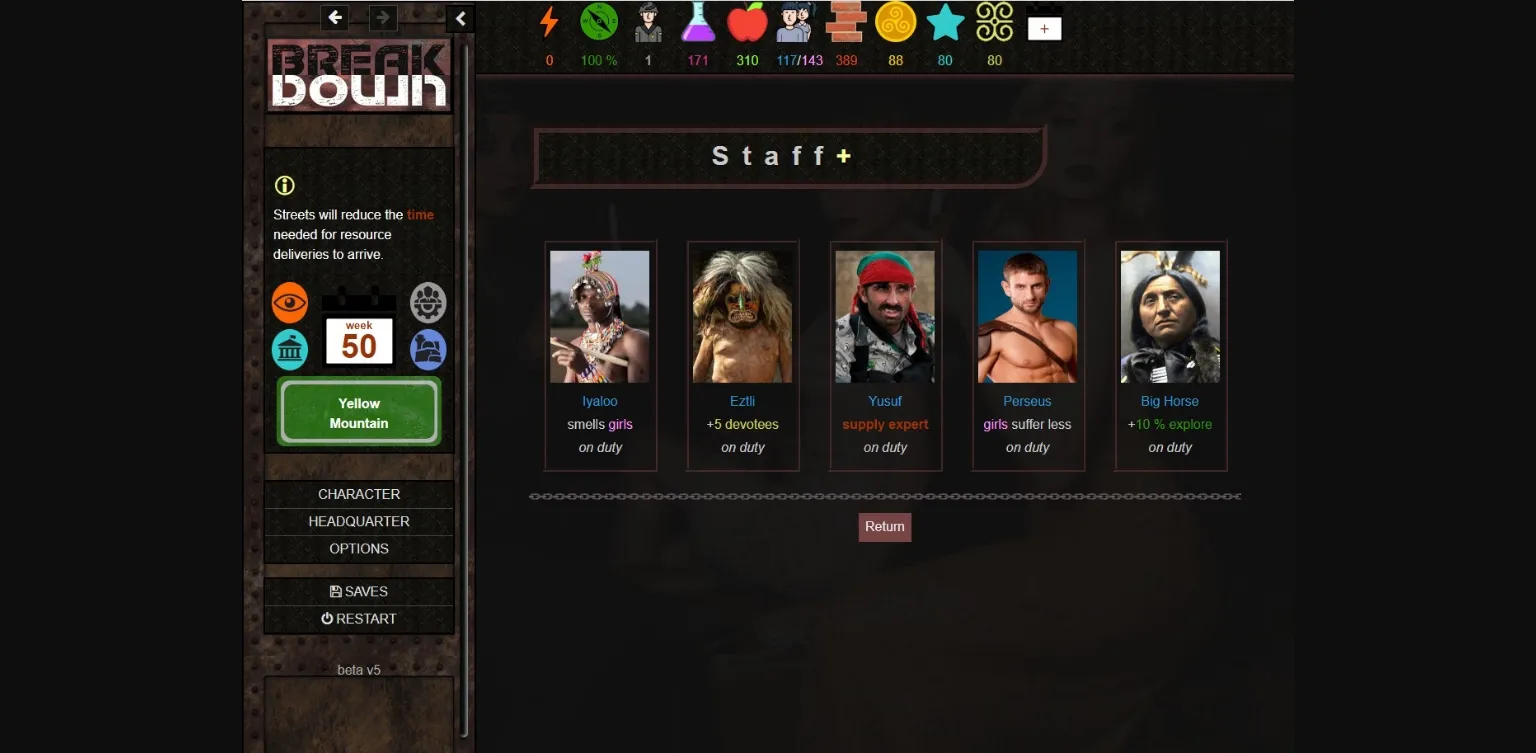Expand the plus tab in the resource bar
Viewport: 1536px width, 753px height.
coord(1044,27)
